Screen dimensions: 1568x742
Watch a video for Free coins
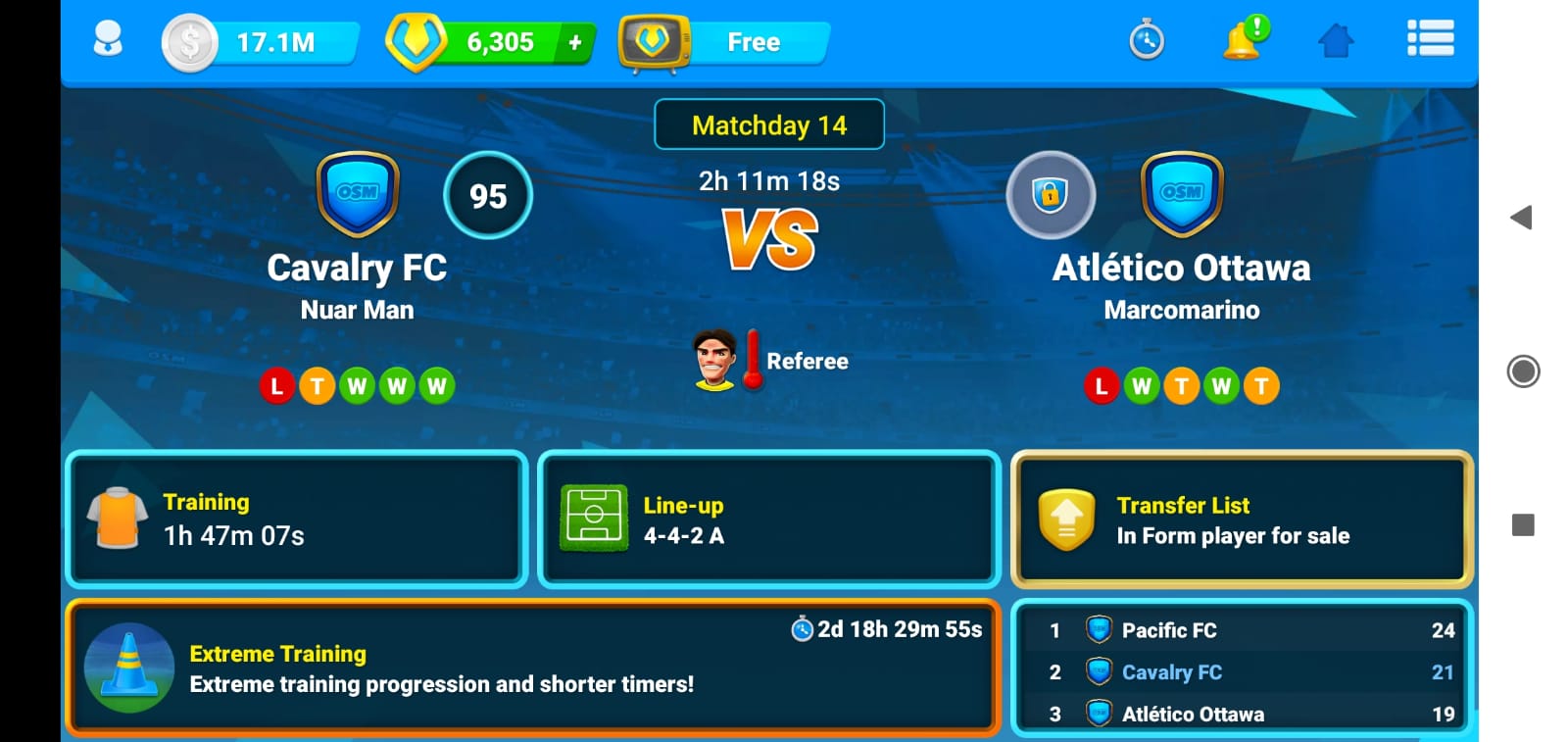click(x=725, y=42)
